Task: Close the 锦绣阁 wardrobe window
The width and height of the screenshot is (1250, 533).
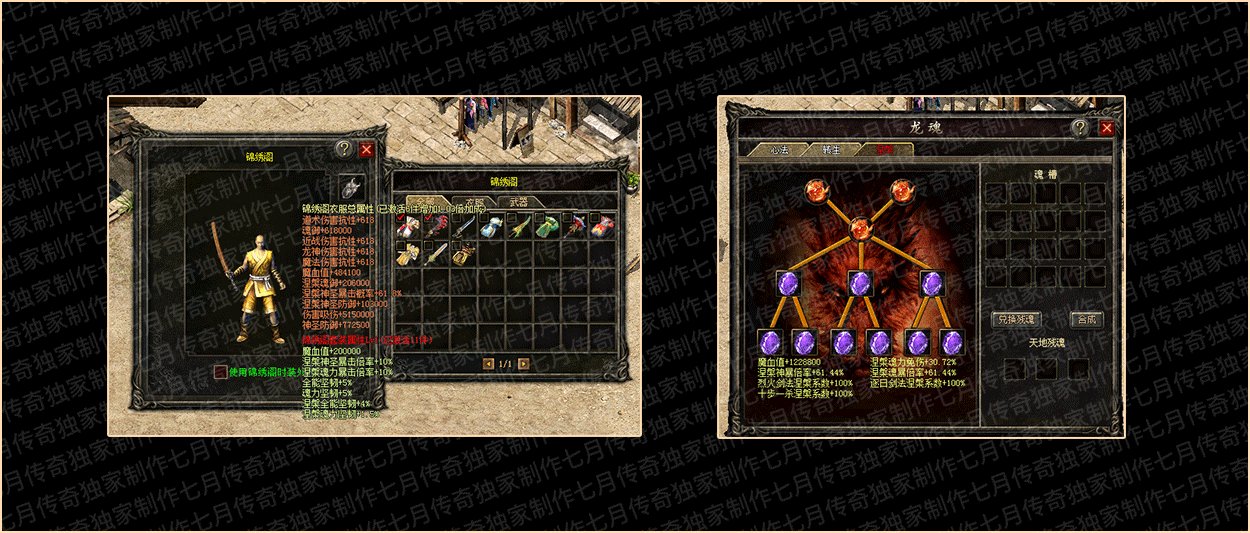Action: coord(366,149)
